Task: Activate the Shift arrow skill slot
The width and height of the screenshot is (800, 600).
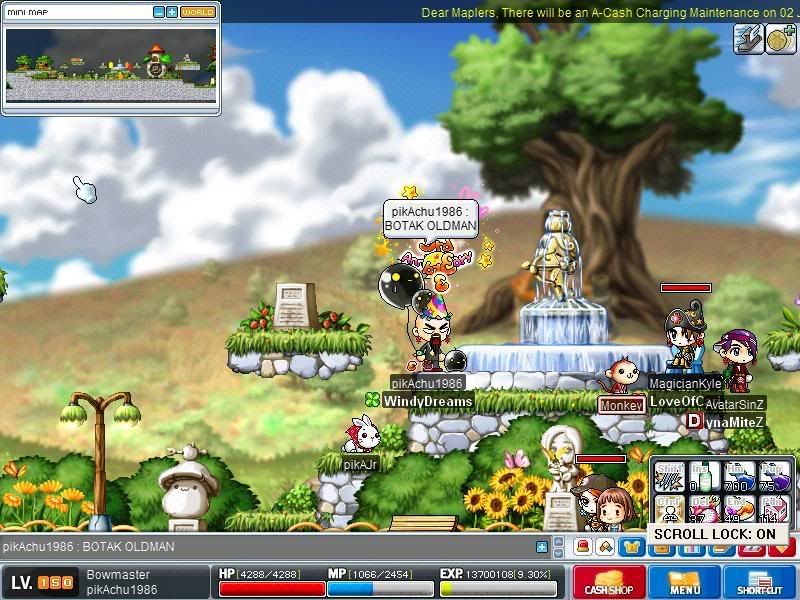Action: pos(669,477)
